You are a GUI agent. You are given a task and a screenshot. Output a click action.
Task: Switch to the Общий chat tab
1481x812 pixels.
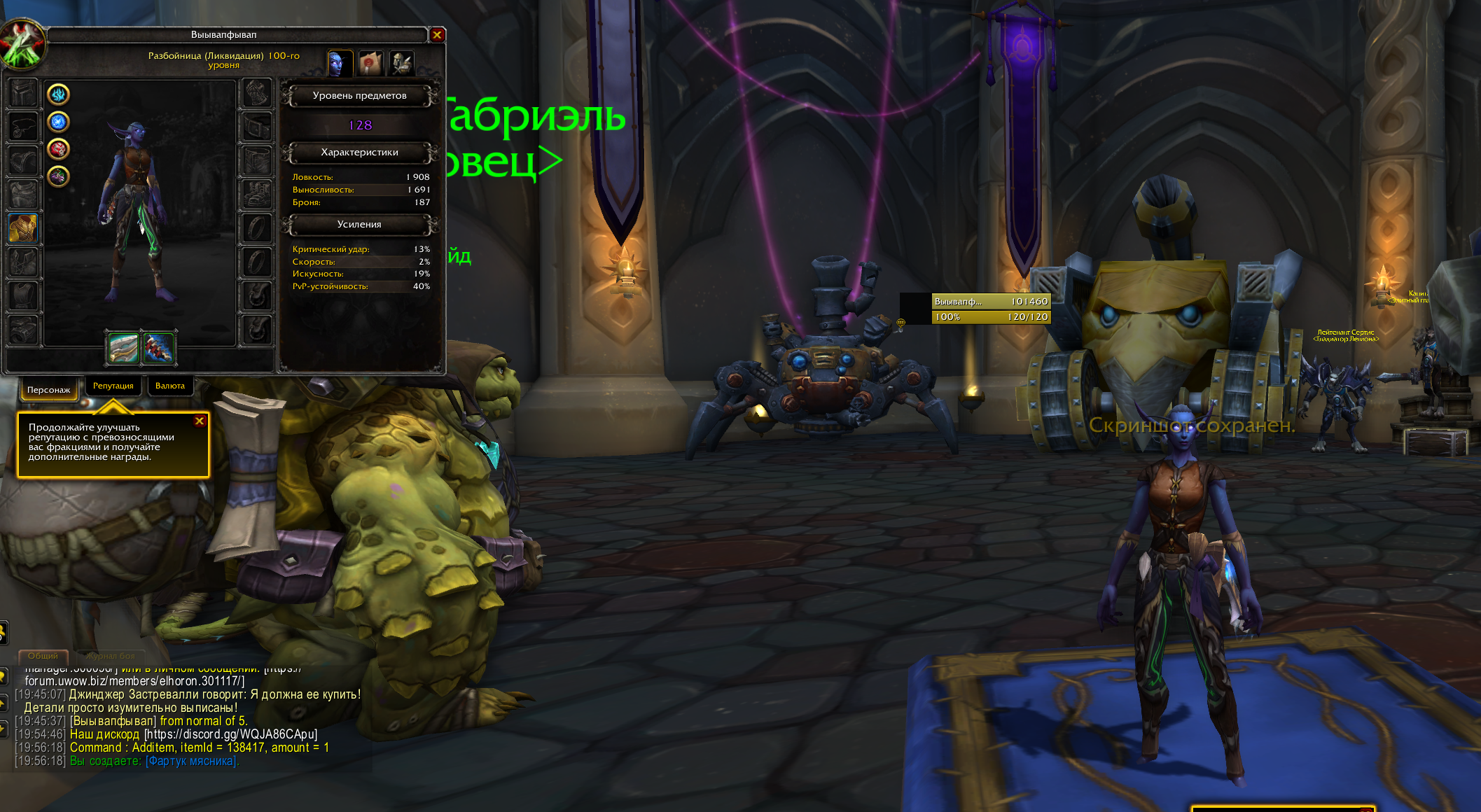click(43, 656)
